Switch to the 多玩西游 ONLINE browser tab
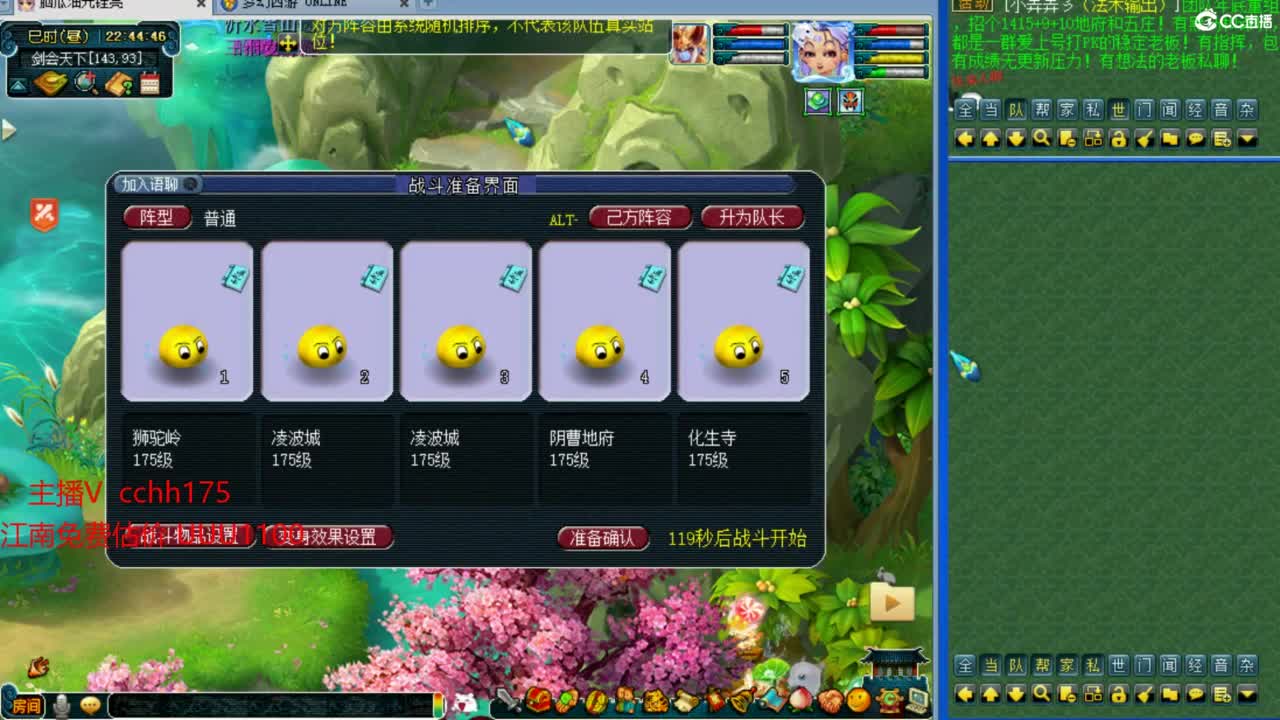Screen dimensions: 1280x720 295,4
